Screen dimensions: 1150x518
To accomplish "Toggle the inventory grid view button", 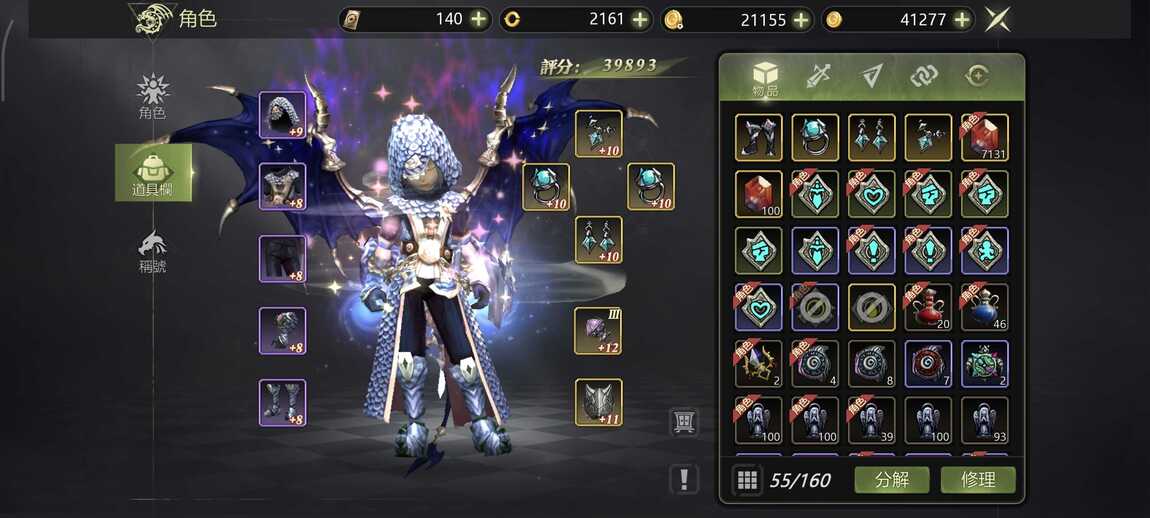I will pyautogui.click(x=746, y=480).
